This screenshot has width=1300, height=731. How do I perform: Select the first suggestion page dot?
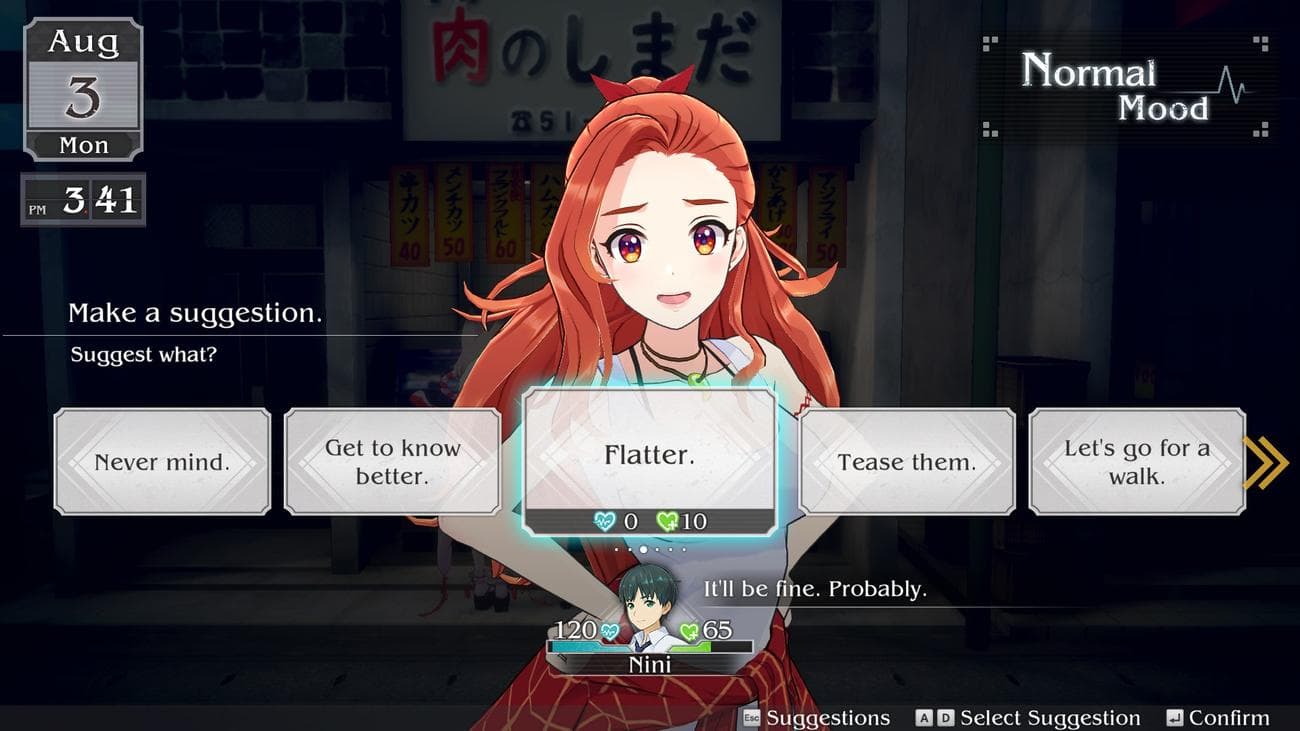[616, 549]
